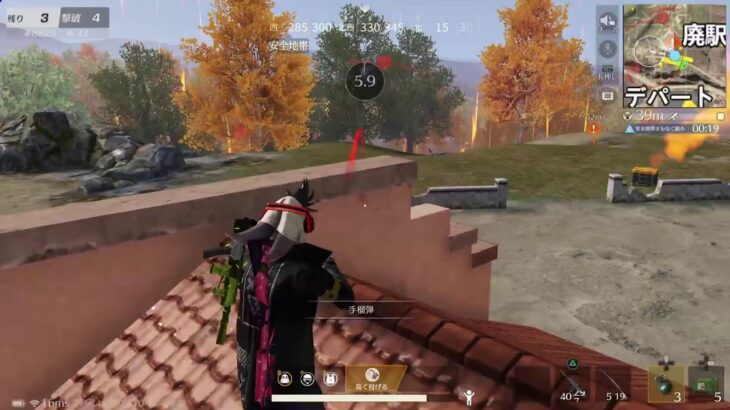
Task: Tap the high throw grenade button
Action: [x=376, y=378]
